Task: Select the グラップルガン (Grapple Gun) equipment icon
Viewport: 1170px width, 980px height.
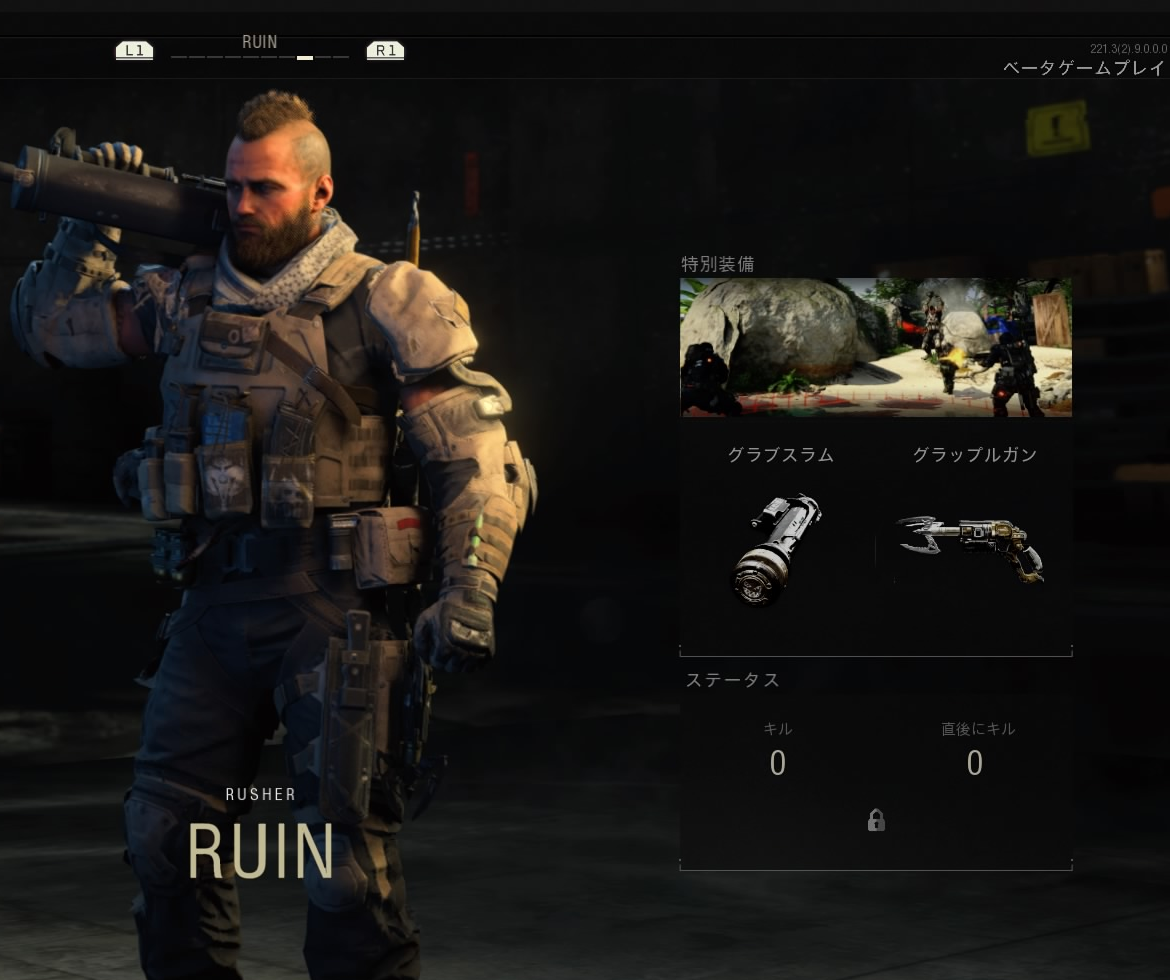Action: (970, 546)
